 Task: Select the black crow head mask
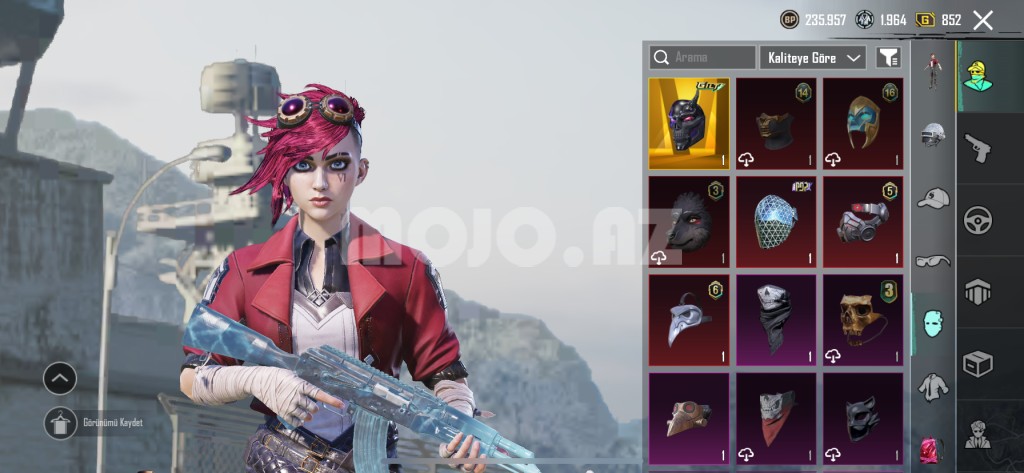pos(689,222)
